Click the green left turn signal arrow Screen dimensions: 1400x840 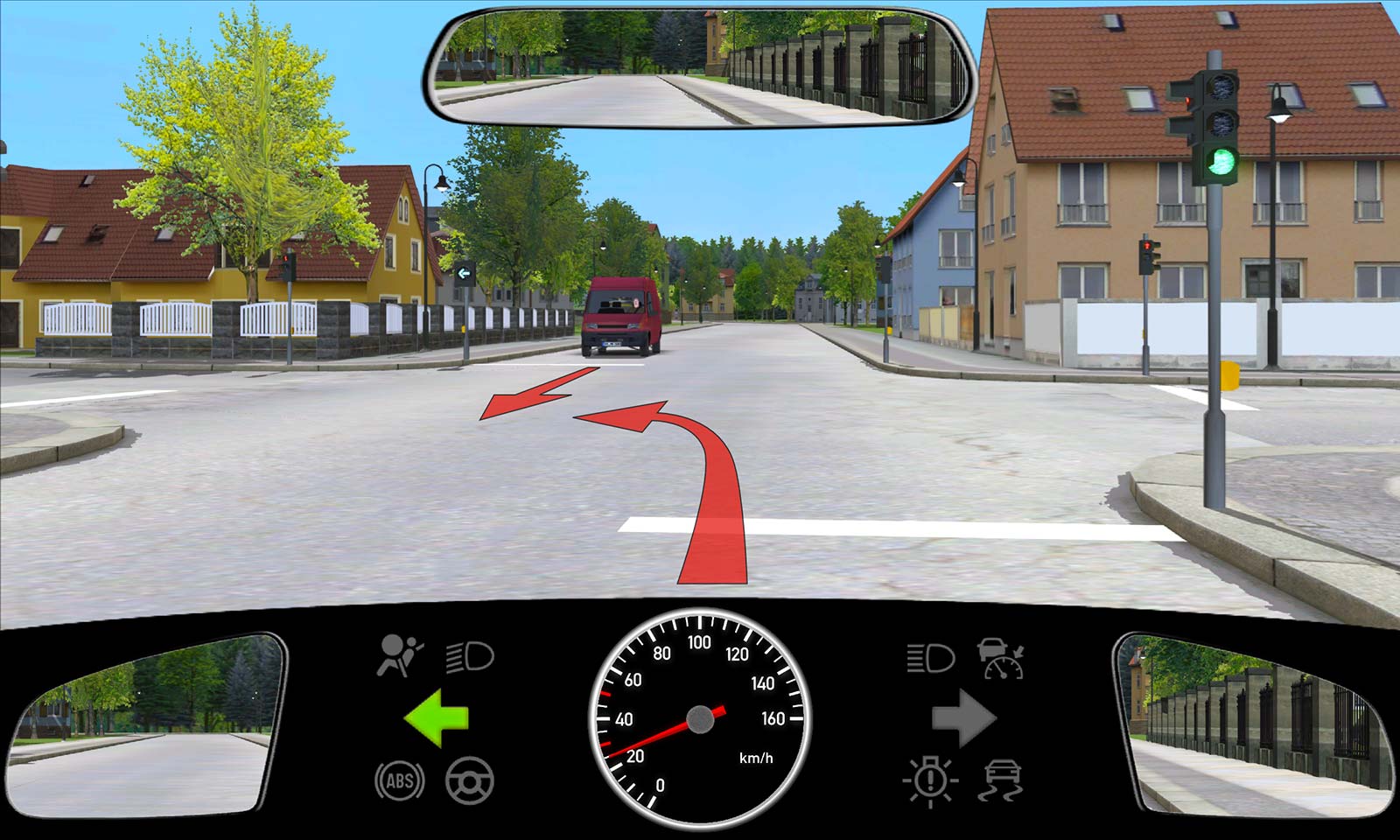[436, 718]
